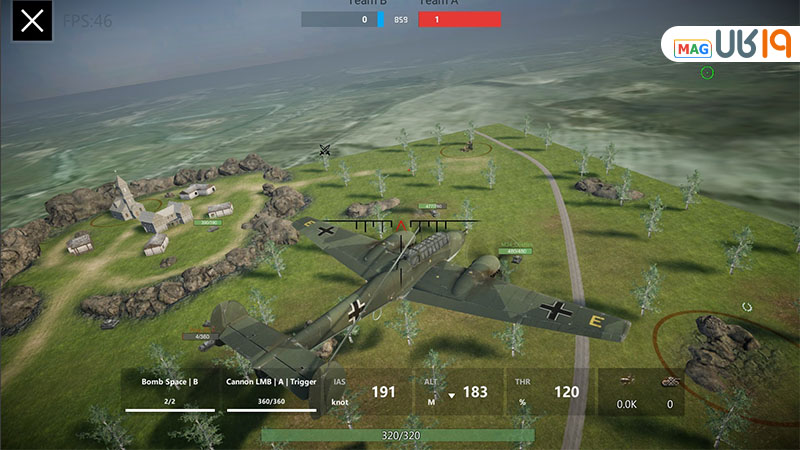Image resolution: width=800 pixels, height=450 pixels.
Task: Close the game view with the X button
Action: point(32,21)
